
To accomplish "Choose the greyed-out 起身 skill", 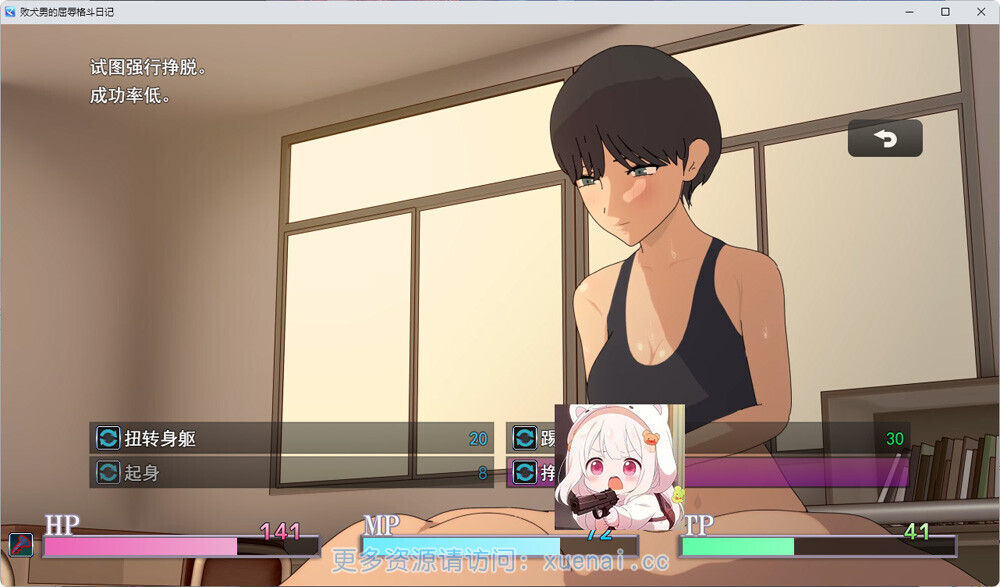I will click(290, 473).
